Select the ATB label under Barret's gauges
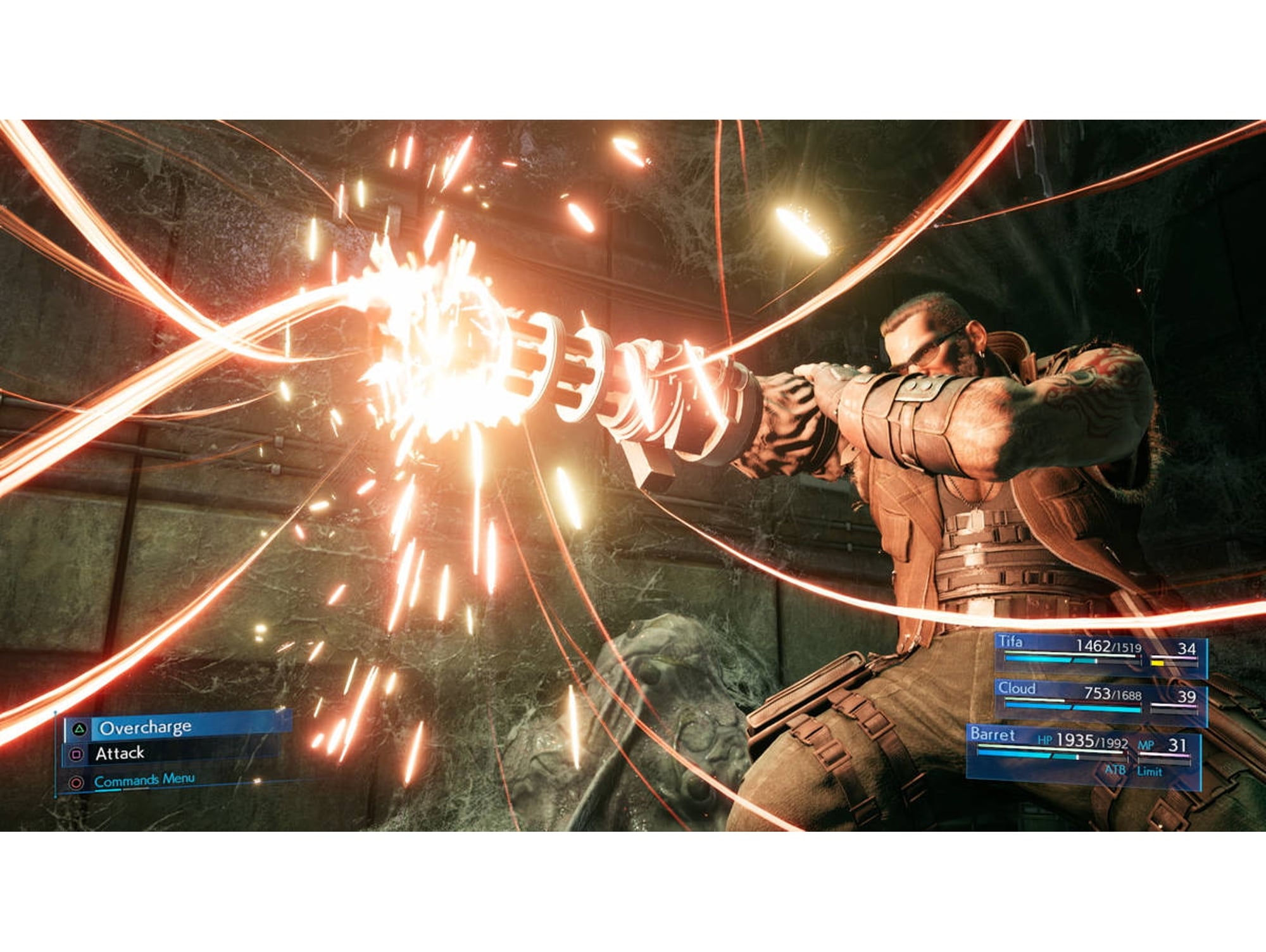Screen dimensions: 1266x952 coord(1115,771)
